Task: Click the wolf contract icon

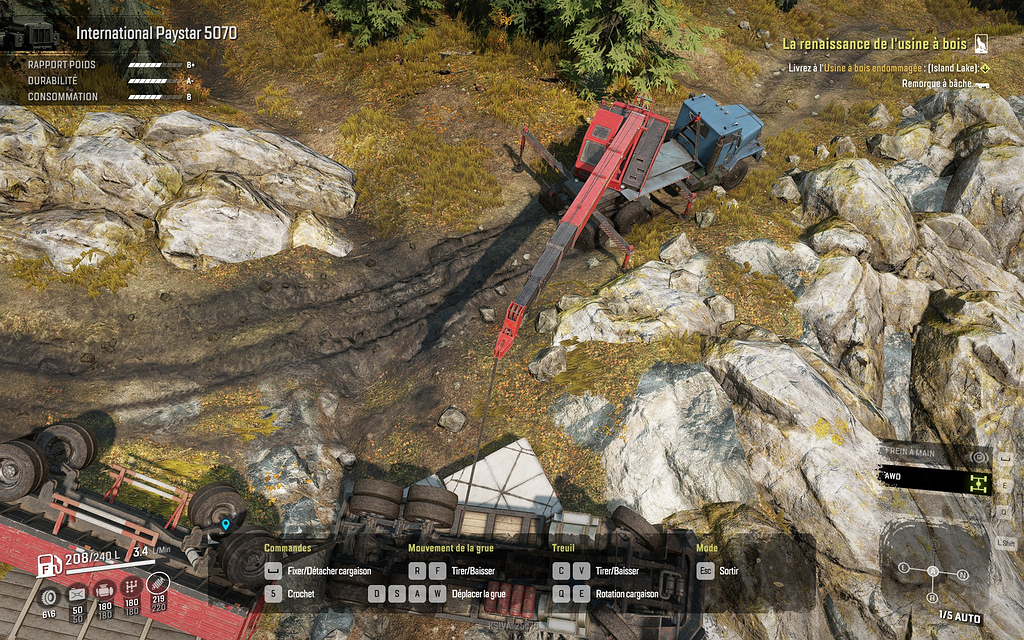Action: [x=982, y=44]
